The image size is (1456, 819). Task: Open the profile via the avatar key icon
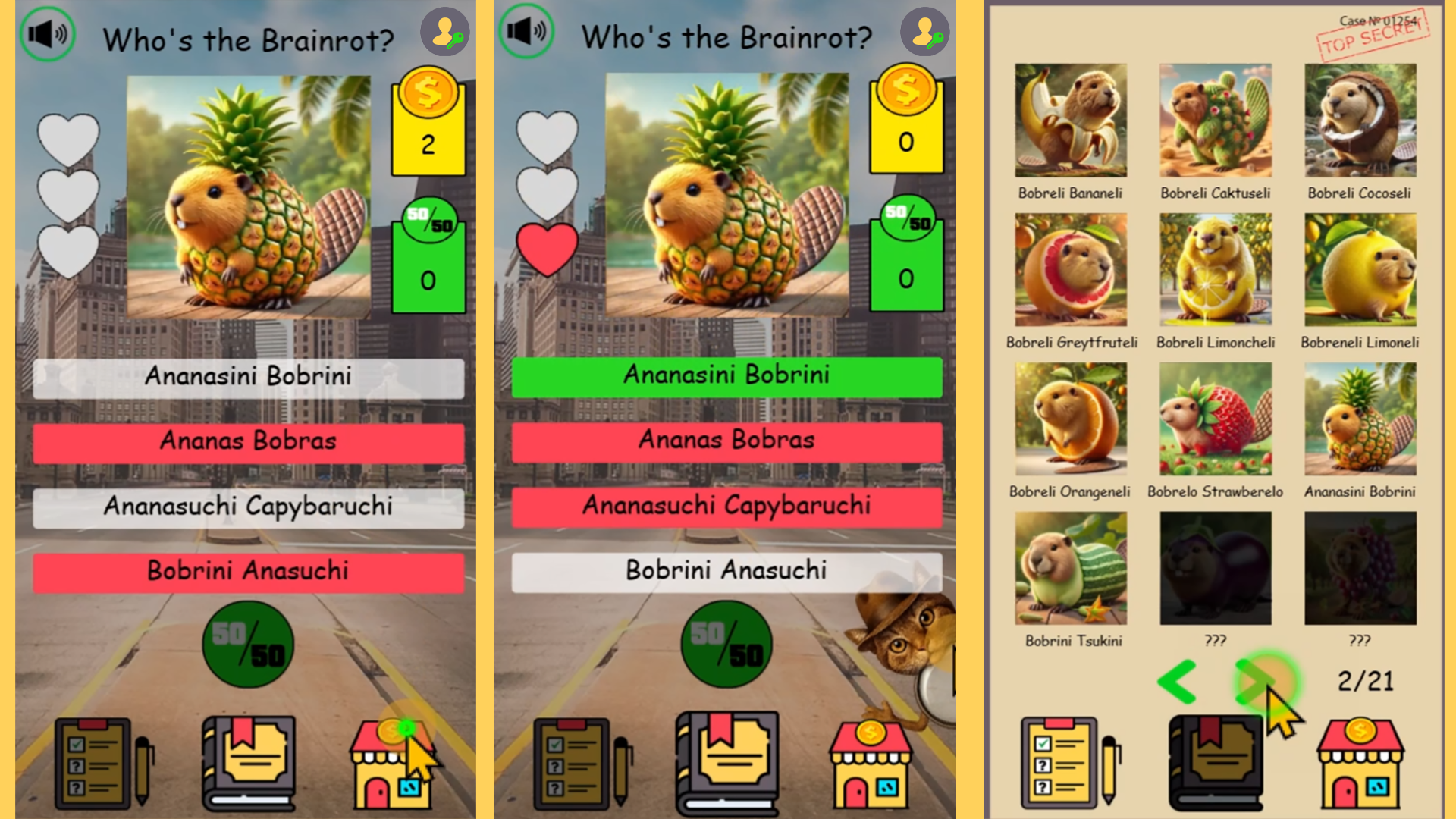coord(446,32)
